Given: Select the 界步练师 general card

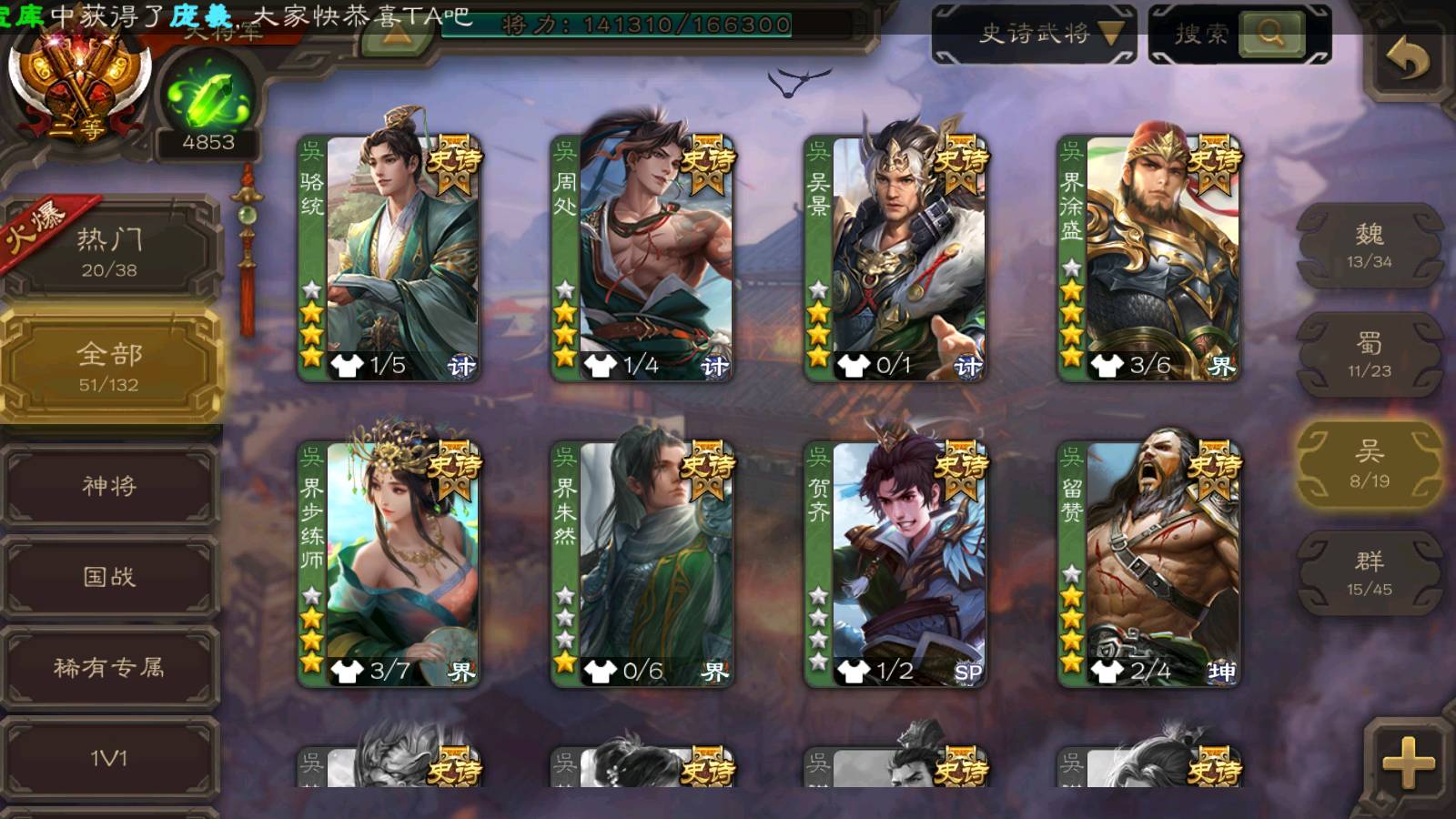Looking at the screenshot, I should [389, 564].
